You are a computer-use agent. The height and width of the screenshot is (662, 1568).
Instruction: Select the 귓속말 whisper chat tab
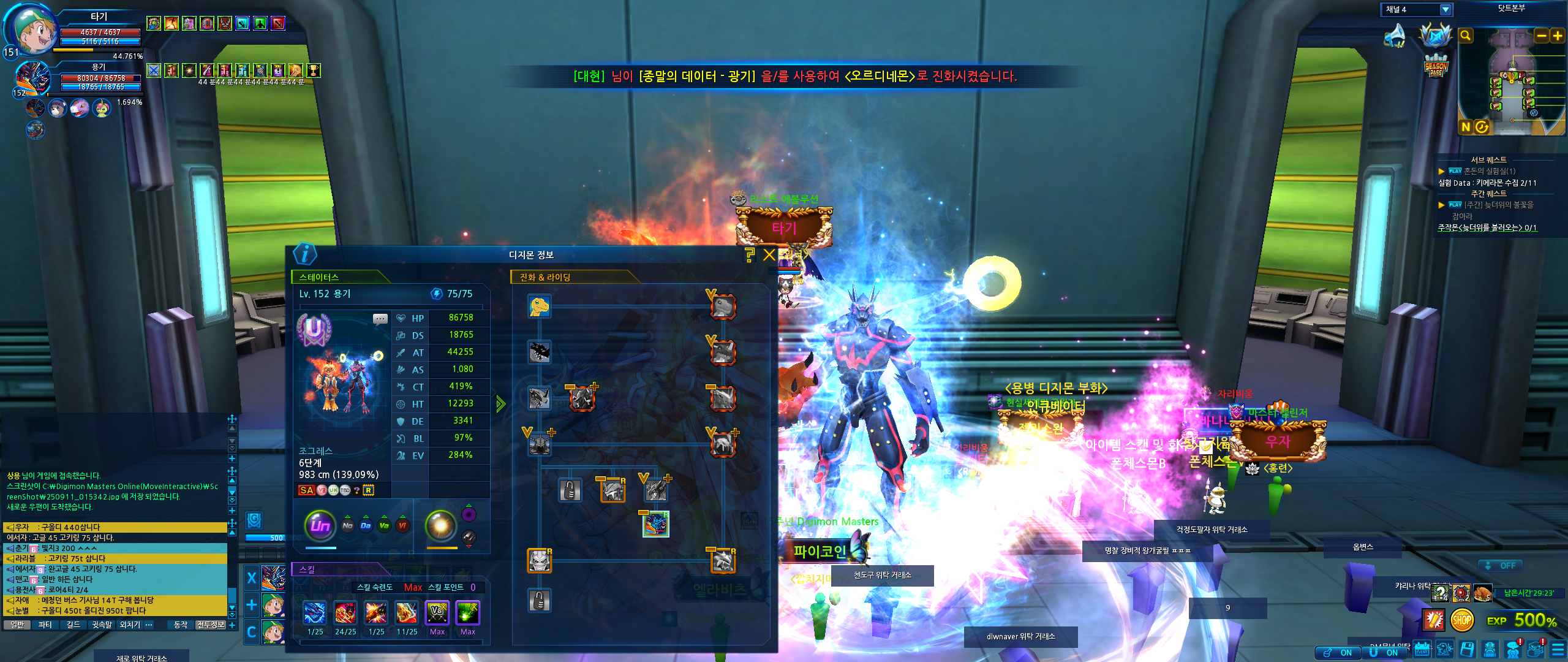[x=102, y=625]
